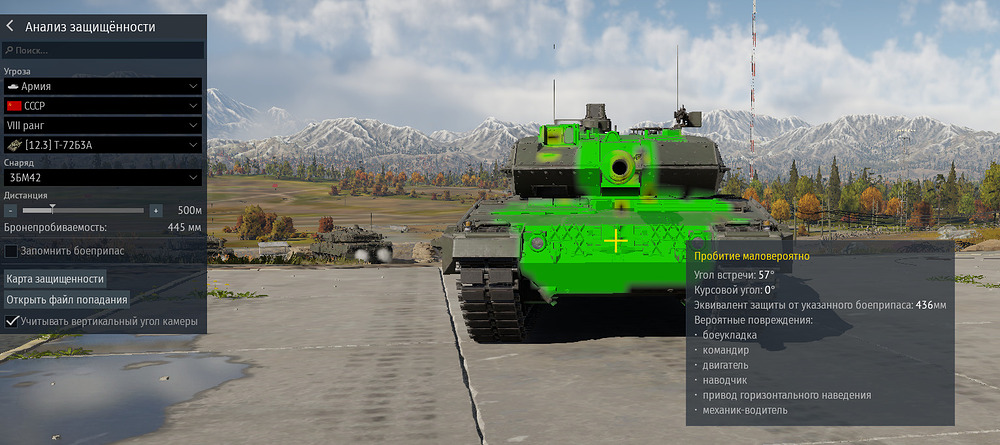Open the Т-72Б3А vehicle dropdown

[x=103, y=145]
